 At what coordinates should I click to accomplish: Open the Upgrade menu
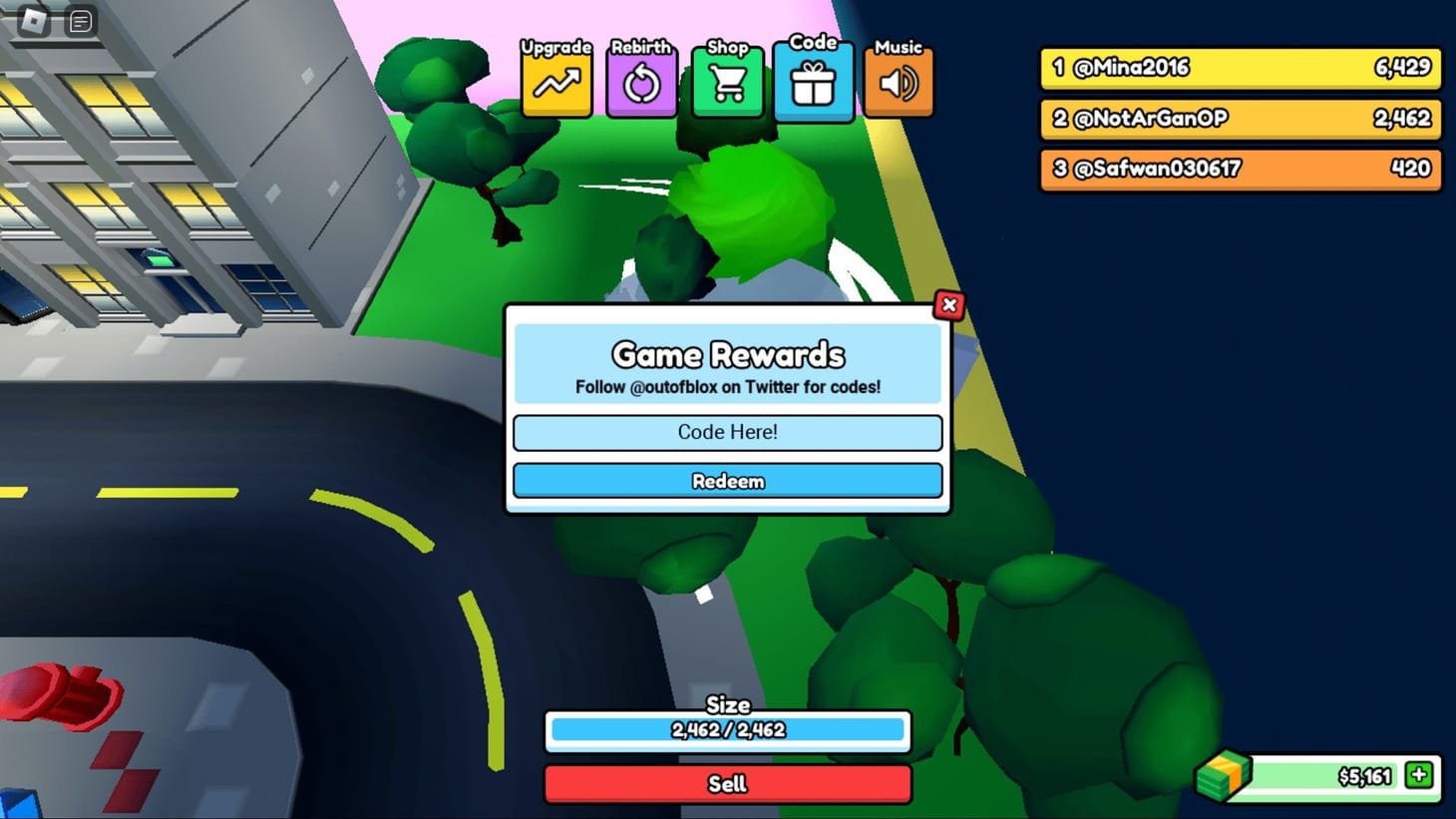pyautogui.click(x=555, y=82)
